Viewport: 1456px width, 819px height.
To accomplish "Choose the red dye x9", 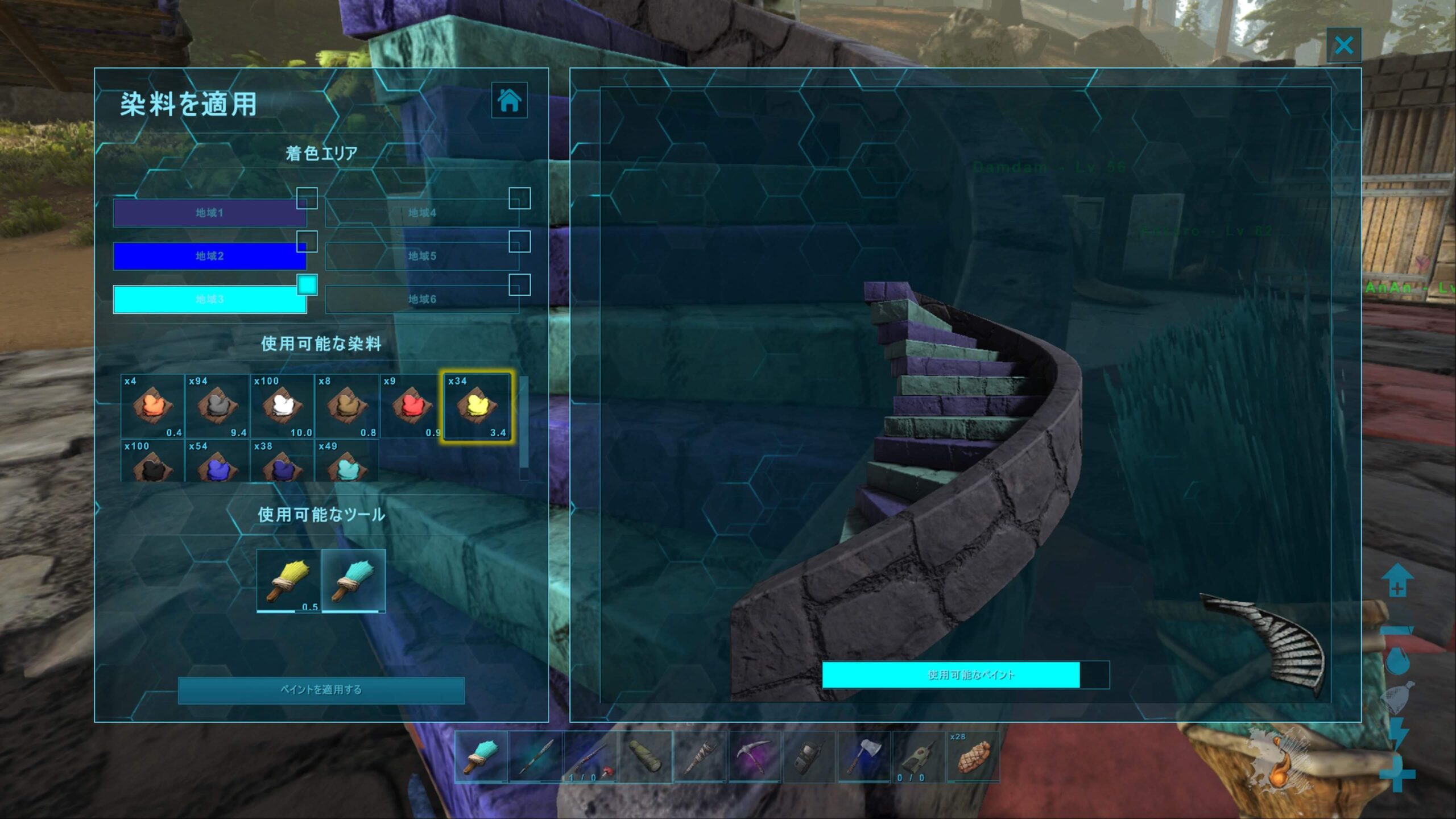I will (x=411, y=406).
